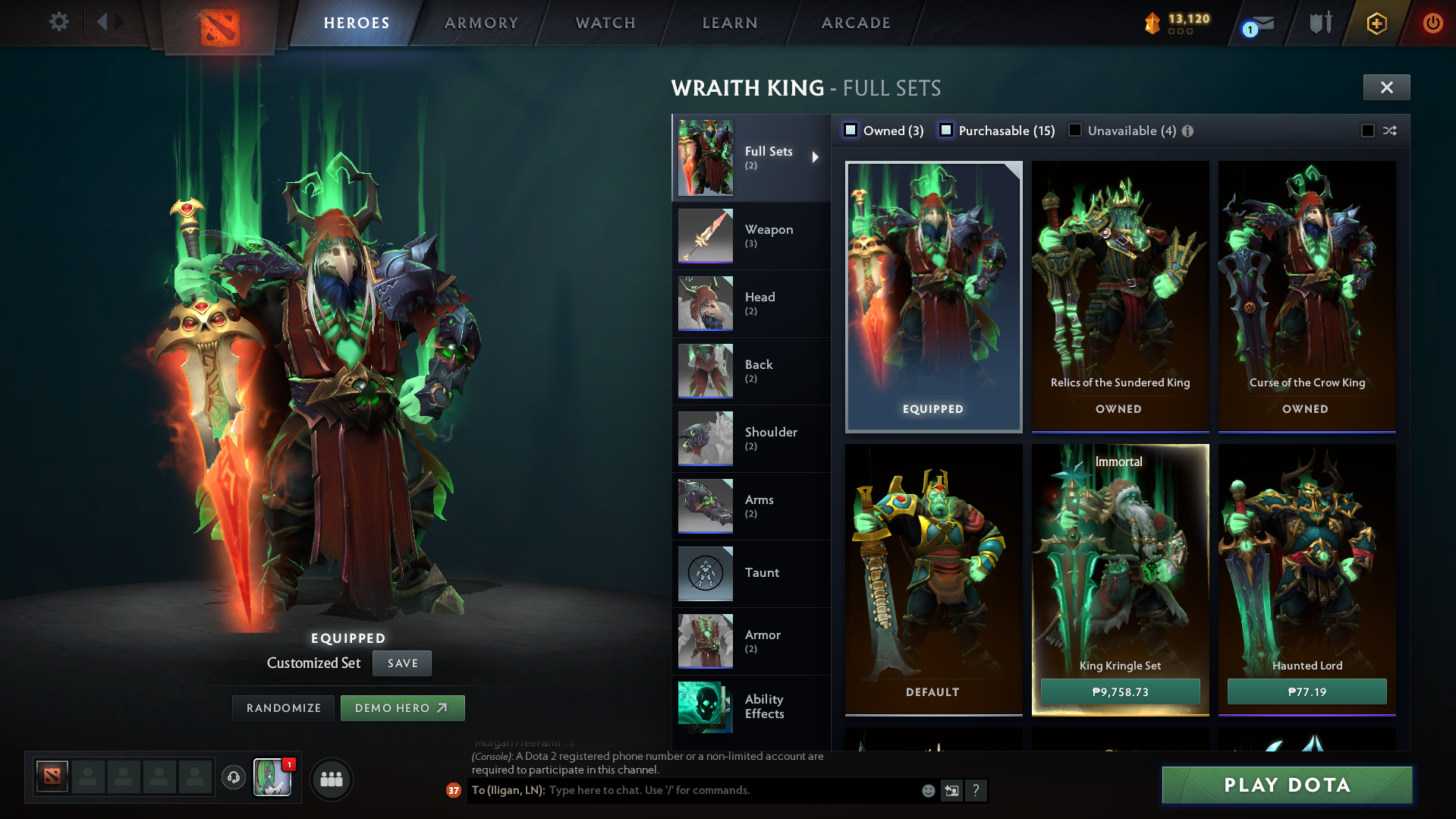Click the power button icon

1432,23
